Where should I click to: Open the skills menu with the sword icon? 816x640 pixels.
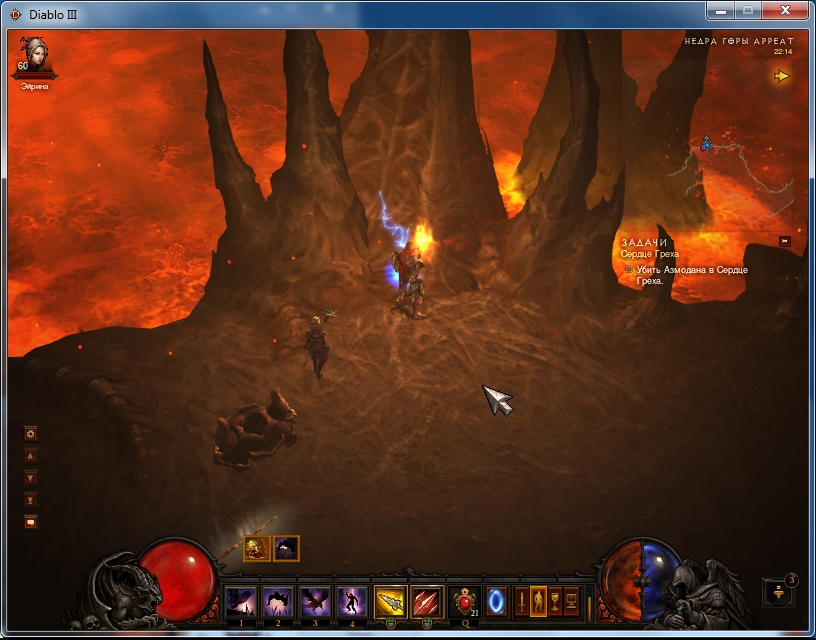pyautogui.click(x=522, y=602)
